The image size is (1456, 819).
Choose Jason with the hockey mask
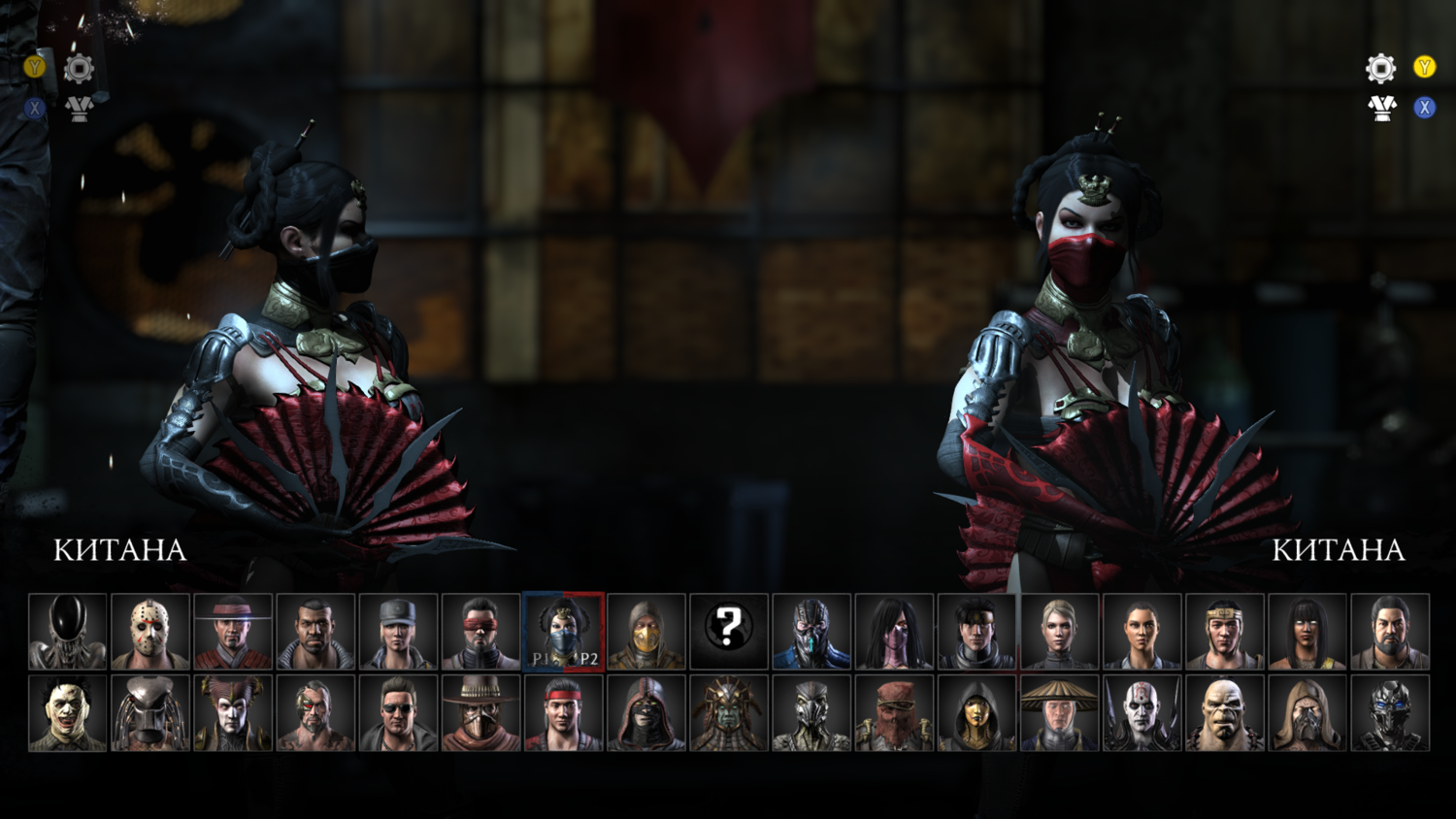pos(149,632)
